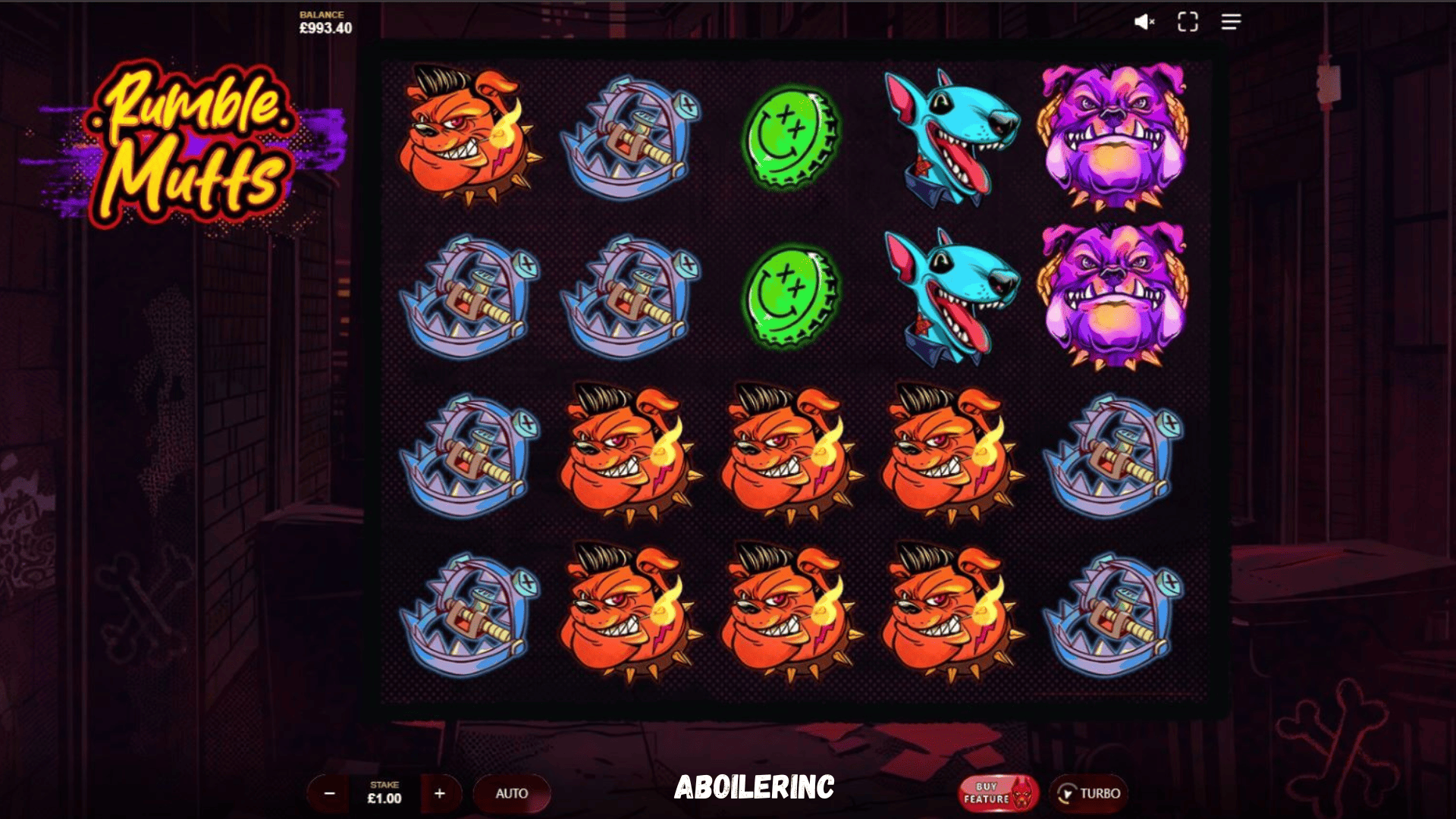Toggle sound off via speaker control
The height and width of the screenshot is (819, 1456).
(x=1144, y=21)
